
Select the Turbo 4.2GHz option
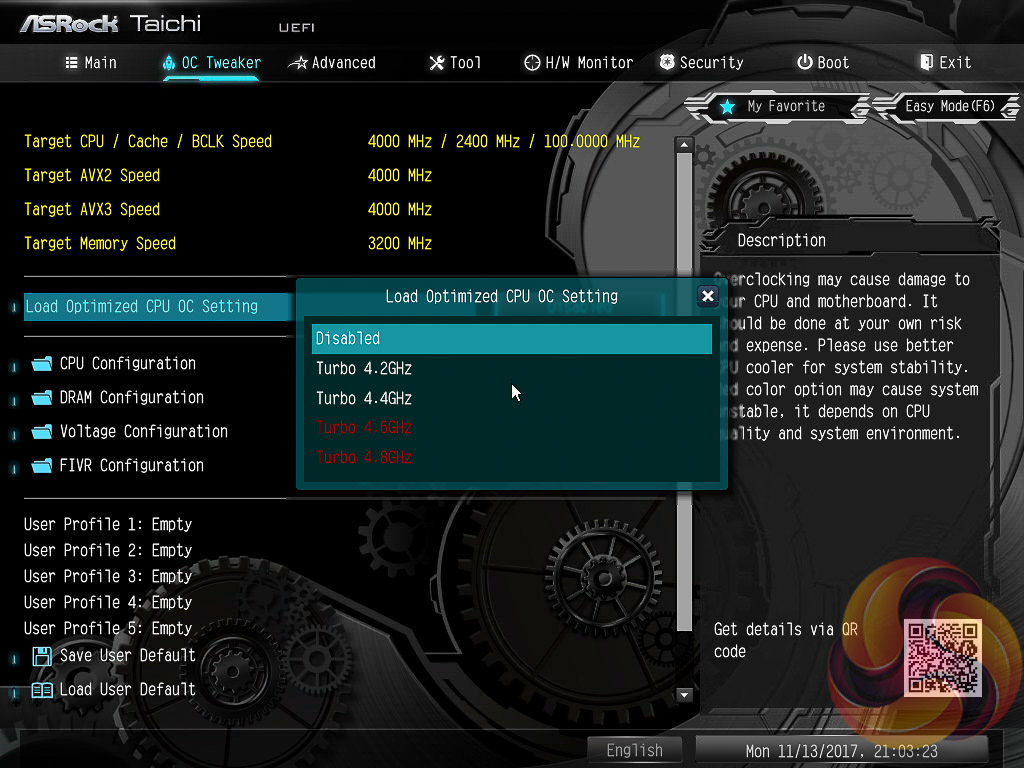click(x=364, y=368)
